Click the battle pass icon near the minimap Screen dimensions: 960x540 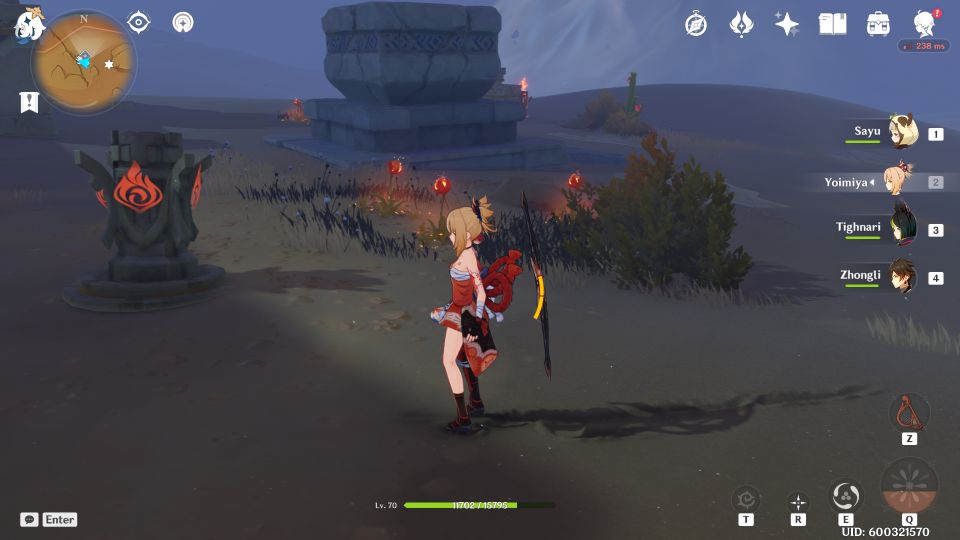click(183, 22)
